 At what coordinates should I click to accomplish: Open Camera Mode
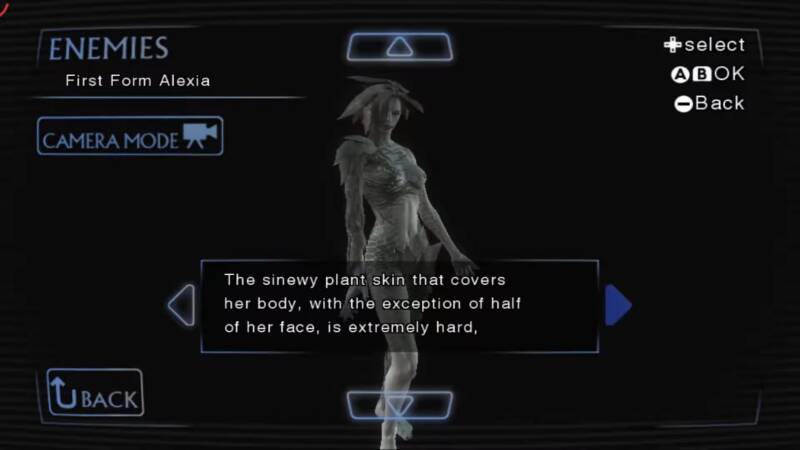130,137
